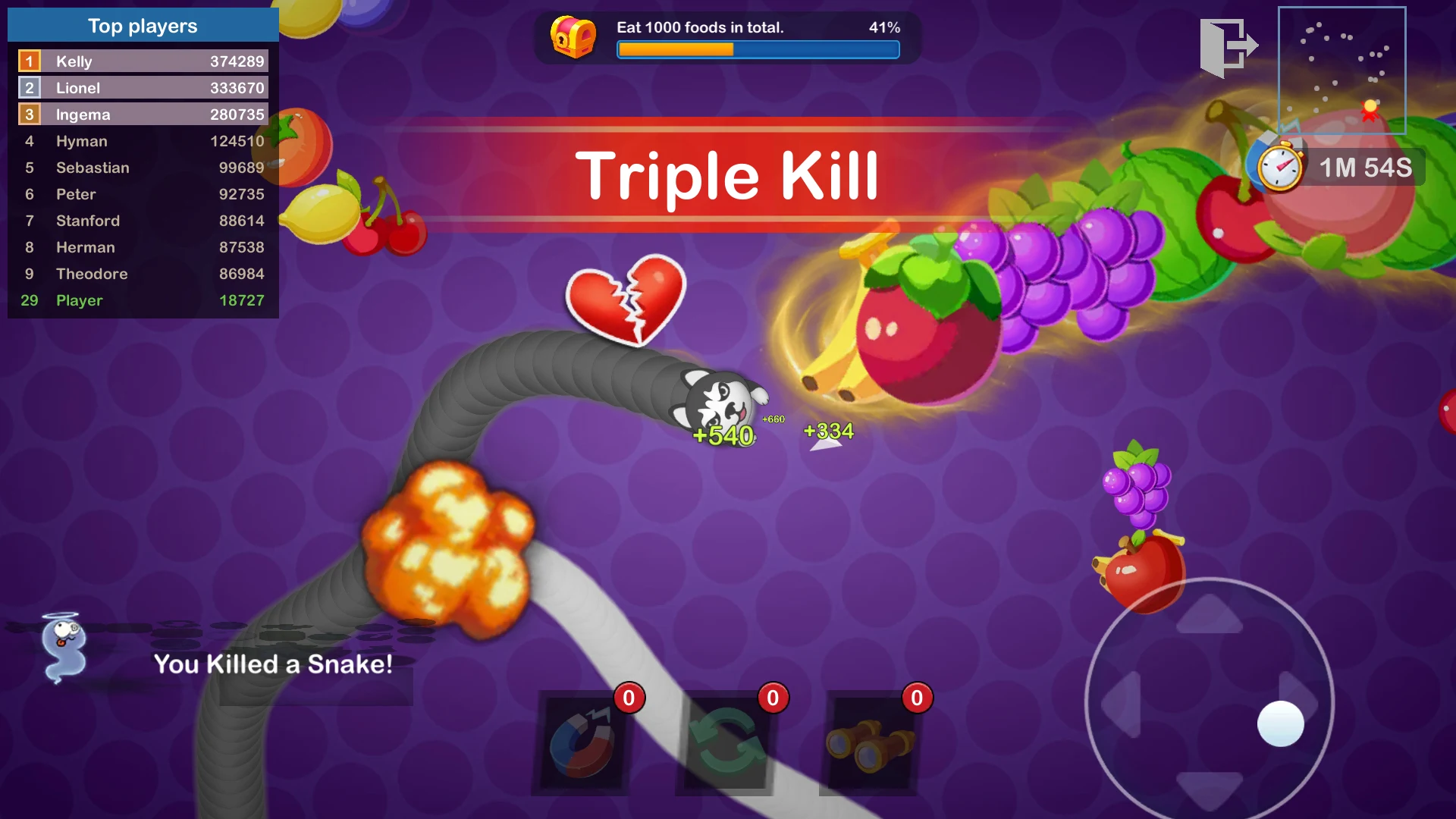
Task: Activate the magnet power-up
Action: click(582, 745)
